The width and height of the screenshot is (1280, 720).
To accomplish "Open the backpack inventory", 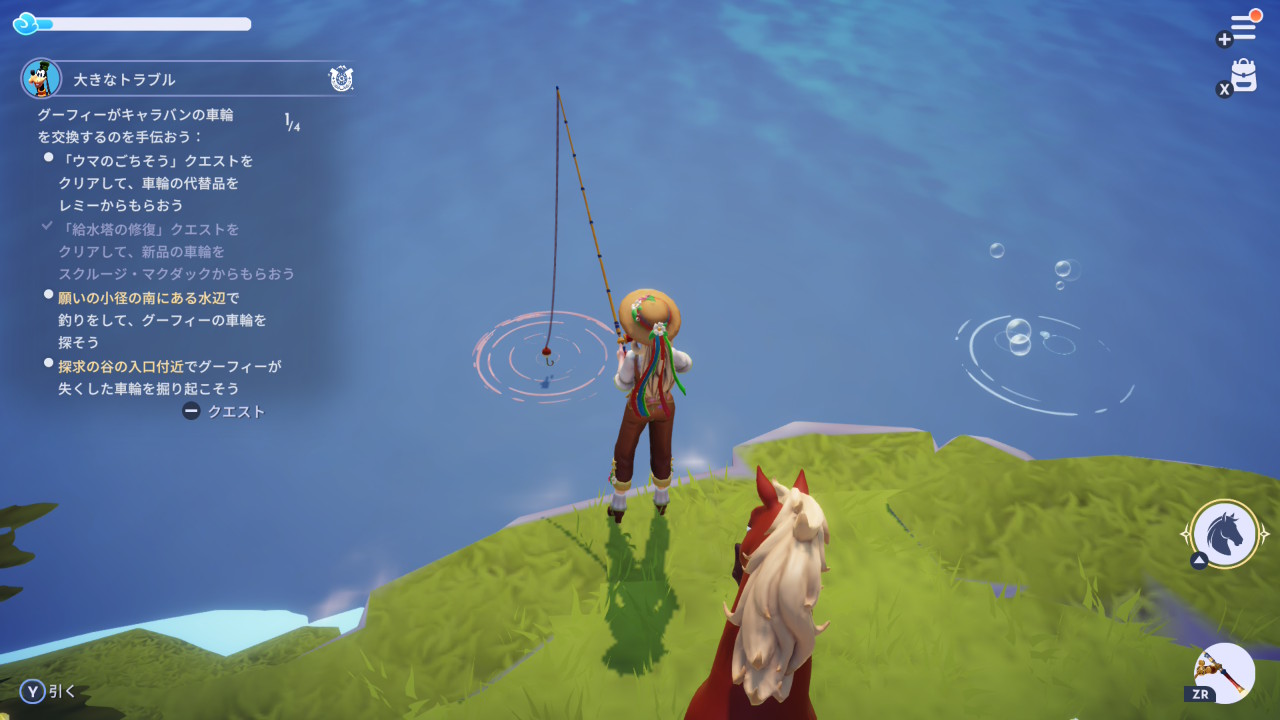I will 1243,76.
